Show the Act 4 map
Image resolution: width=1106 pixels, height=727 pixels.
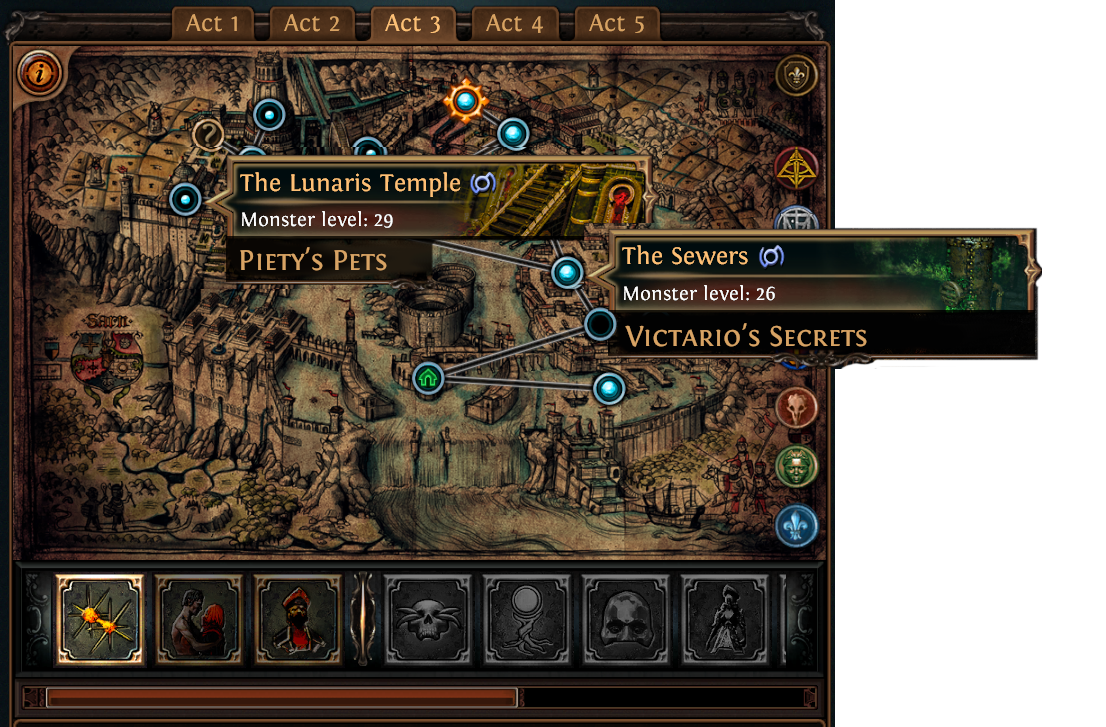point(514,23)
